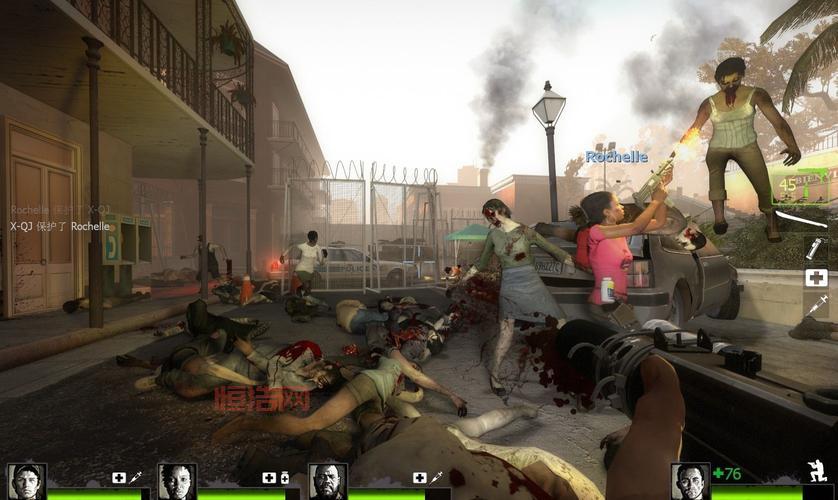This screenshot has height=500, width=838.
Task: Click Nick's own player portrait
Action: [x=690, y=481]
